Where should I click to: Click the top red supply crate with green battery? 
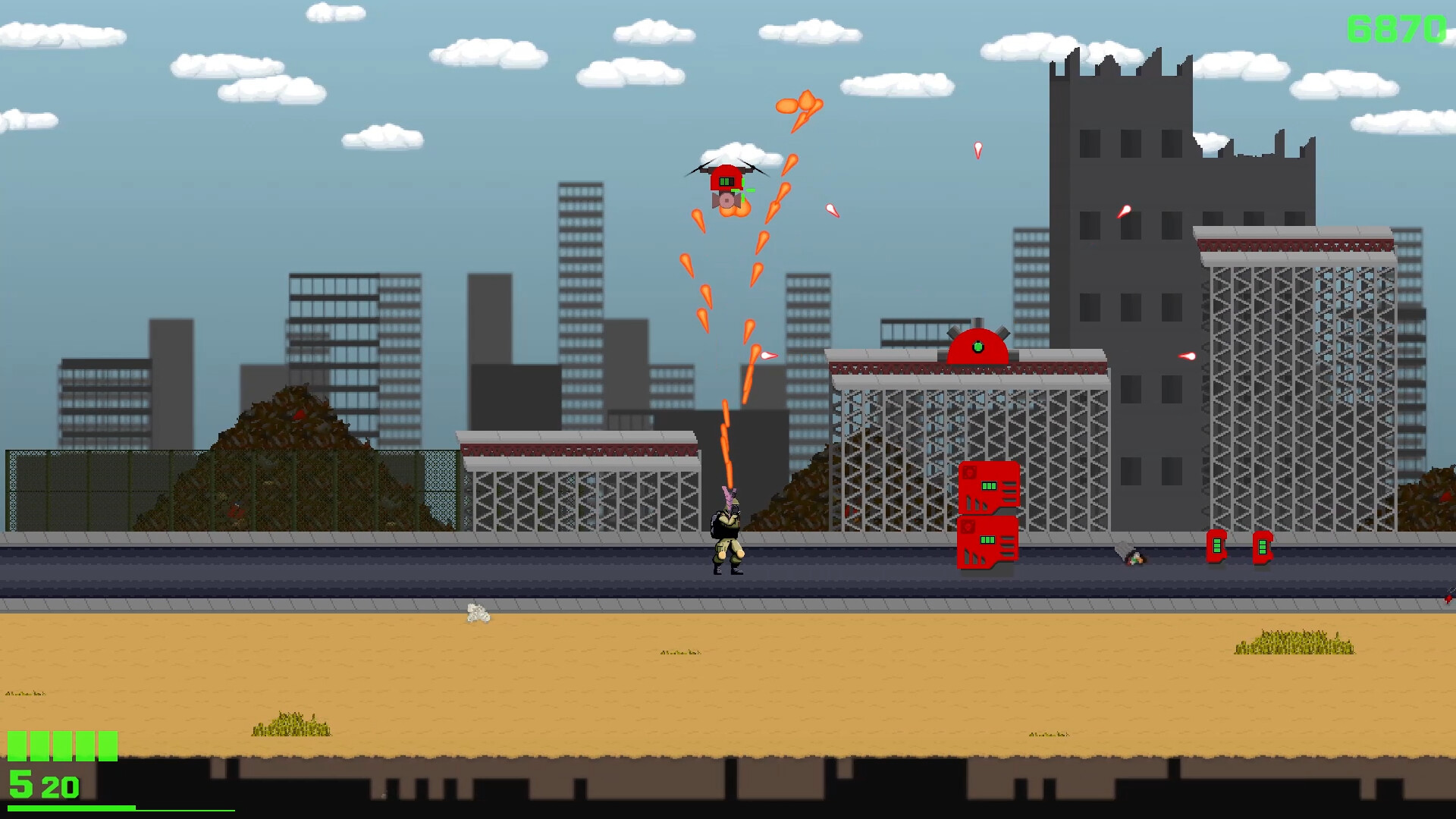click(988, 486)
